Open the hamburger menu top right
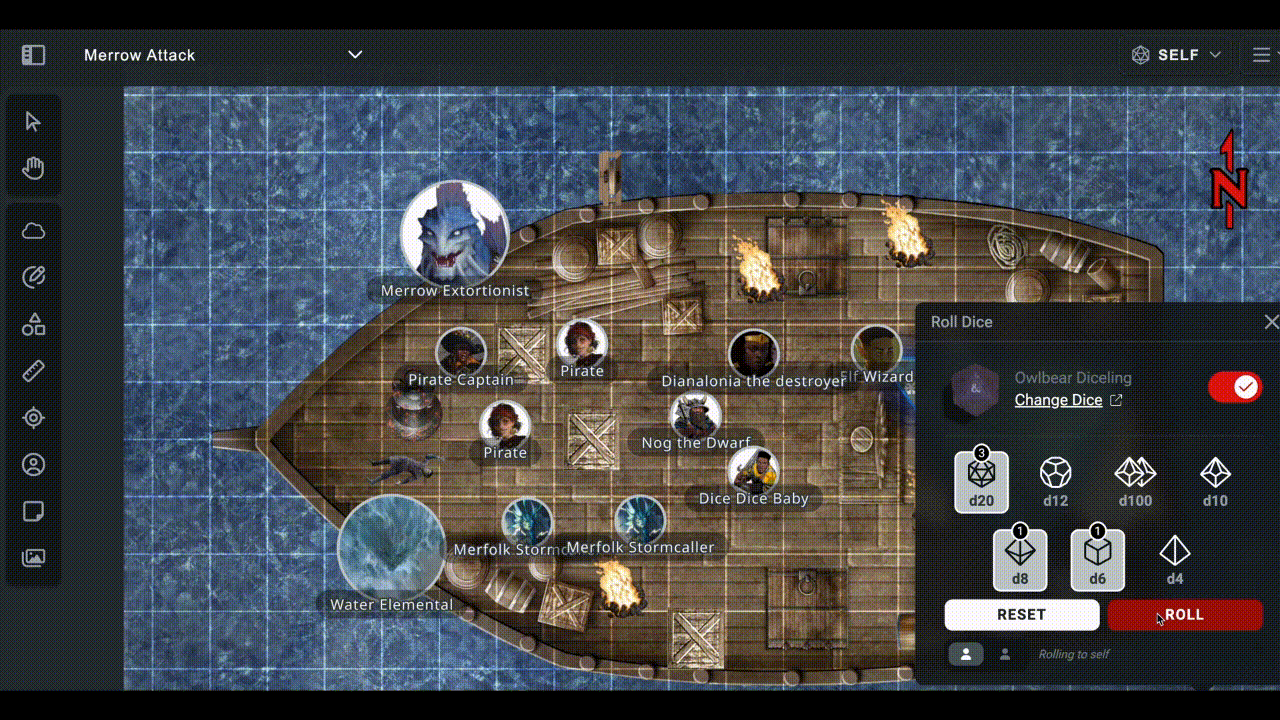Screen dimensions: 1280x720 point(1261,55)
